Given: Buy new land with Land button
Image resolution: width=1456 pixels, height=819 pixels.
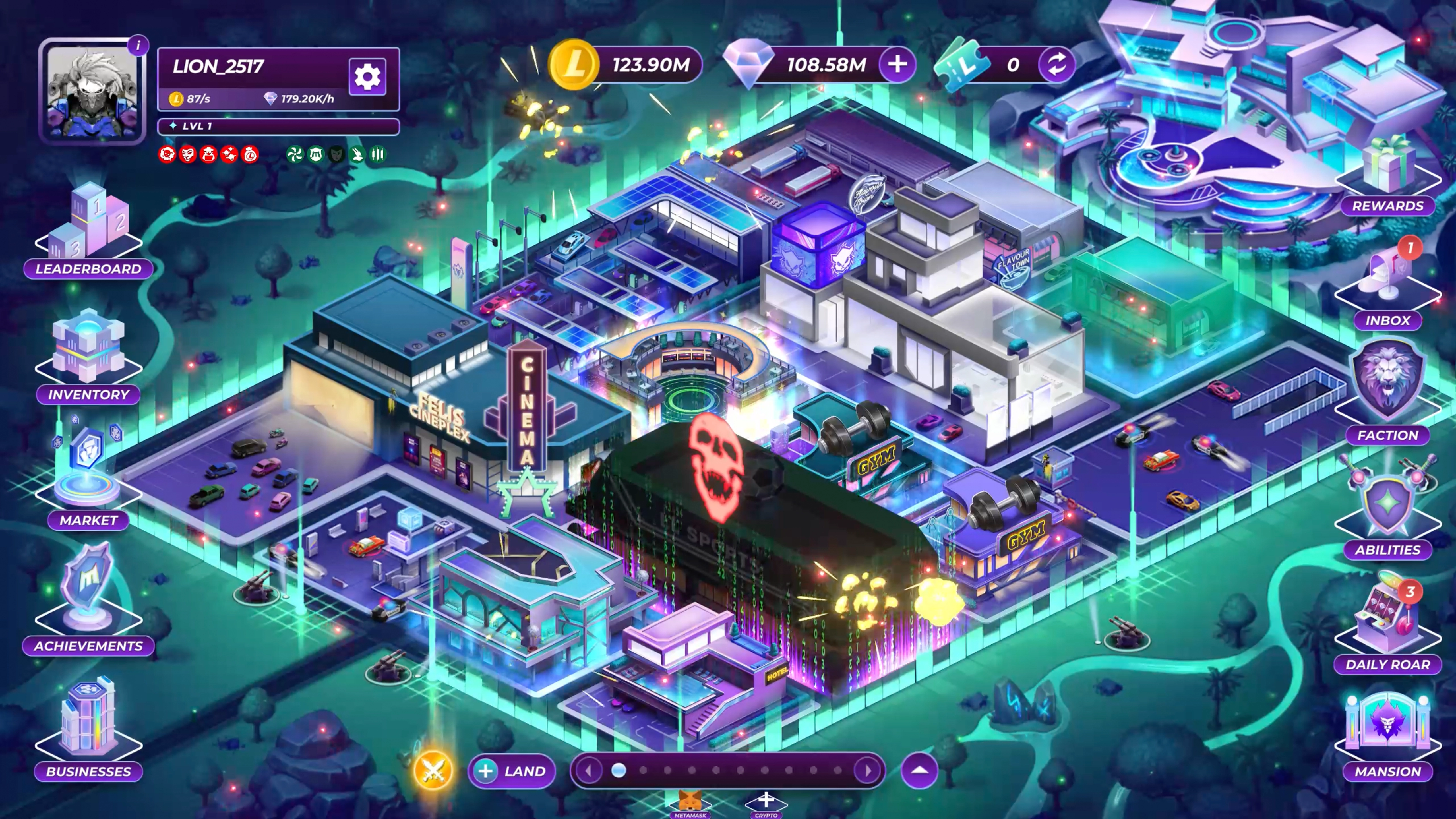Looking at the screenshot, I should point(512,771).
